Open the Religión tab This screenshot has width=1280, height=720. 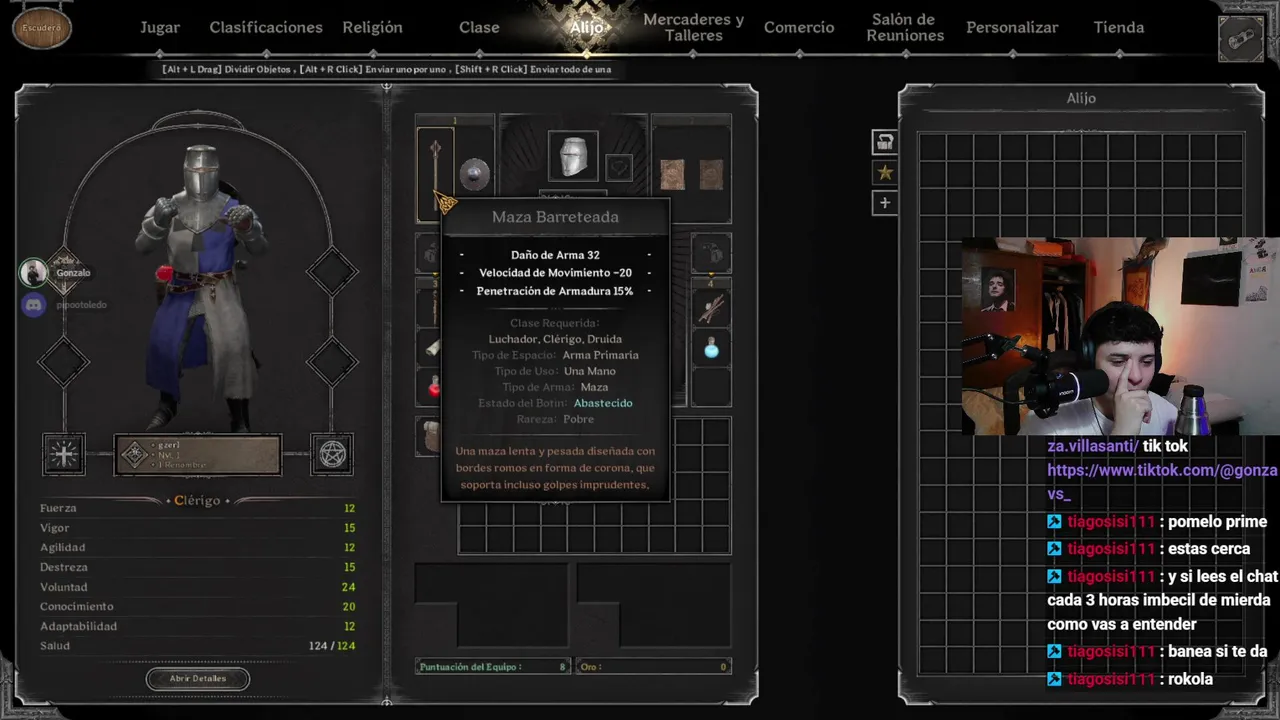click(x=372, y=28)
